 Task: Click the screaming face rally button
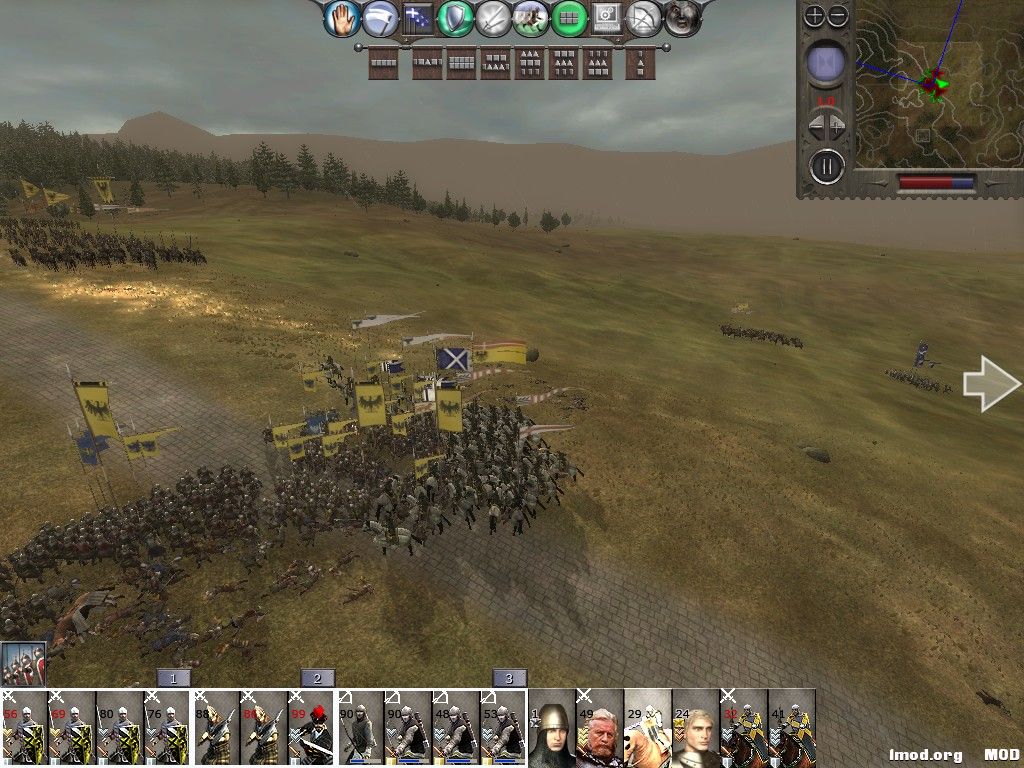coord(682,18)
